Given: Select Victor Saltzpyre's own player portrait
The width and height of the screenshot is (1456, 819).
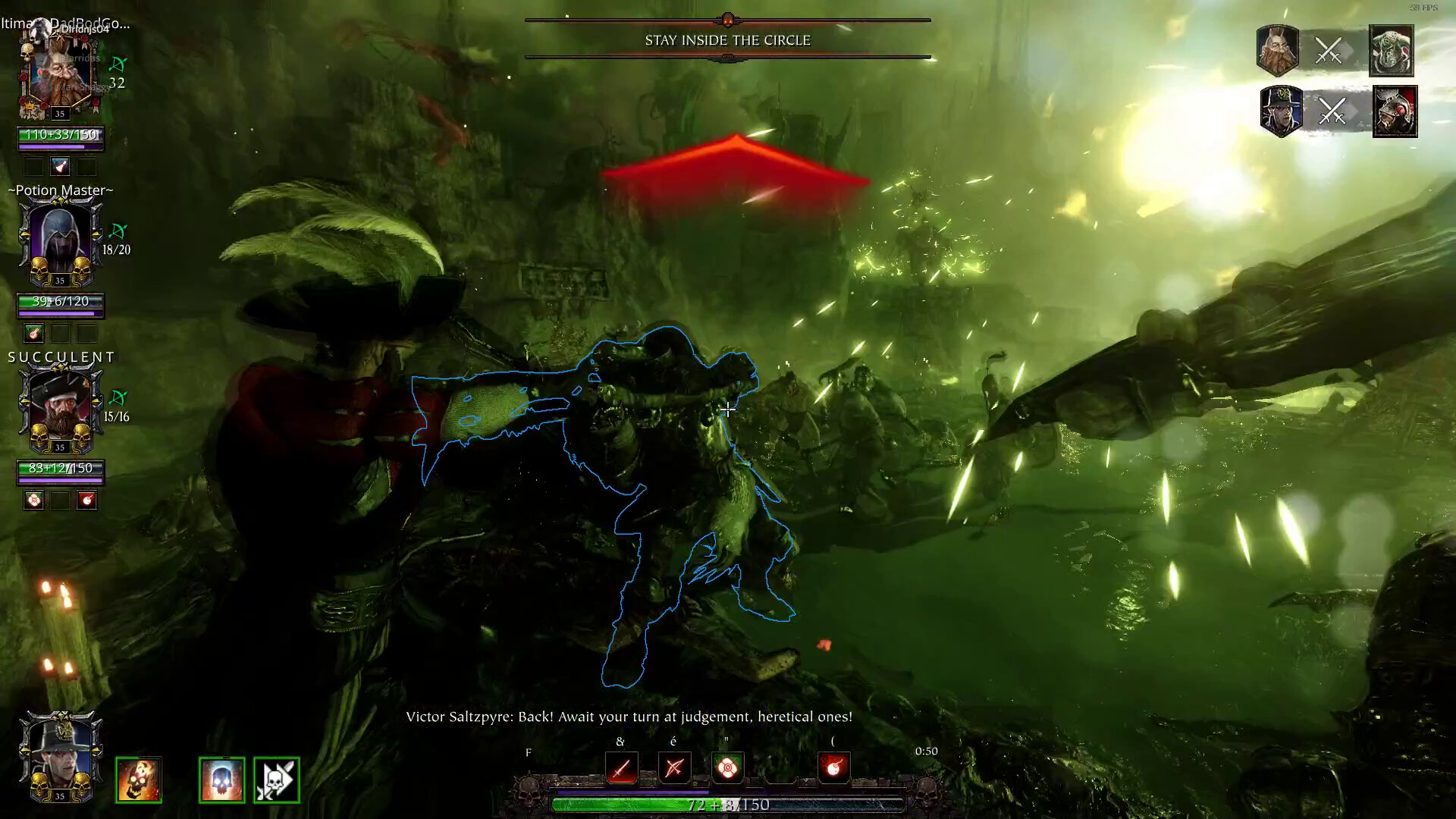Looking at the screenshot, I should [60, 755].
